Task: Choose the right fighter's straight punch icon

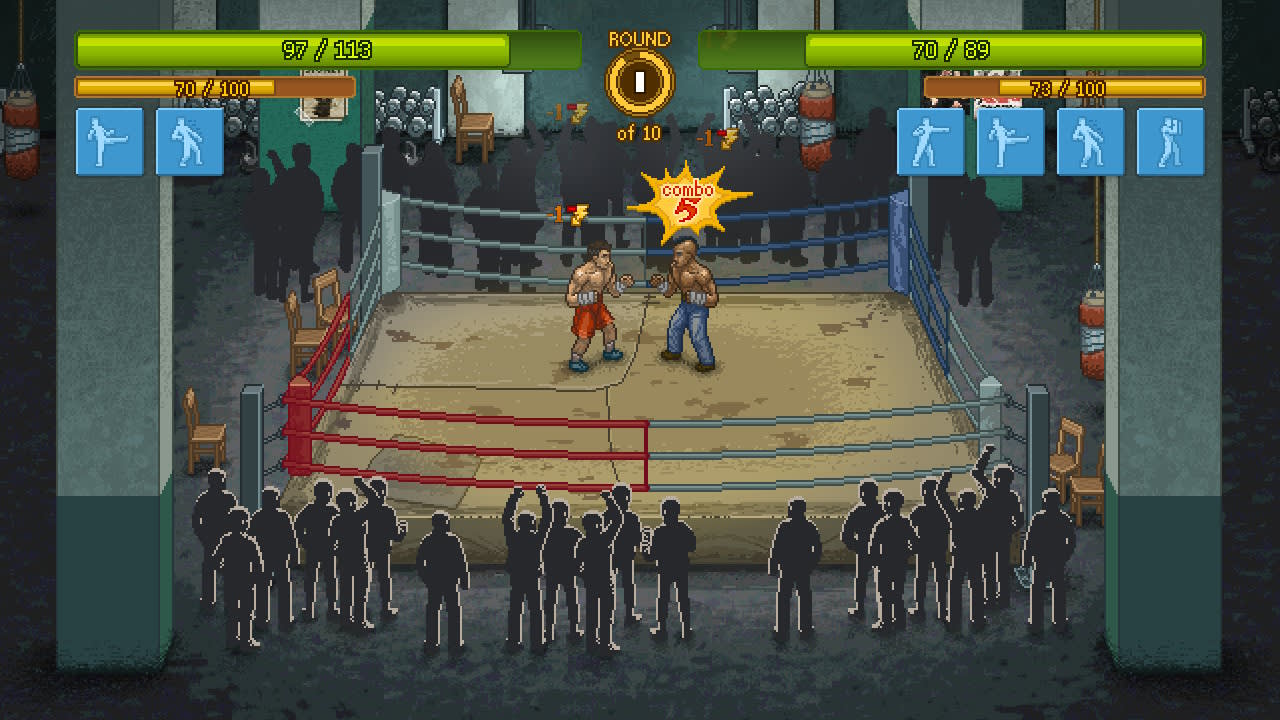Action: click(x=931, y=141)
